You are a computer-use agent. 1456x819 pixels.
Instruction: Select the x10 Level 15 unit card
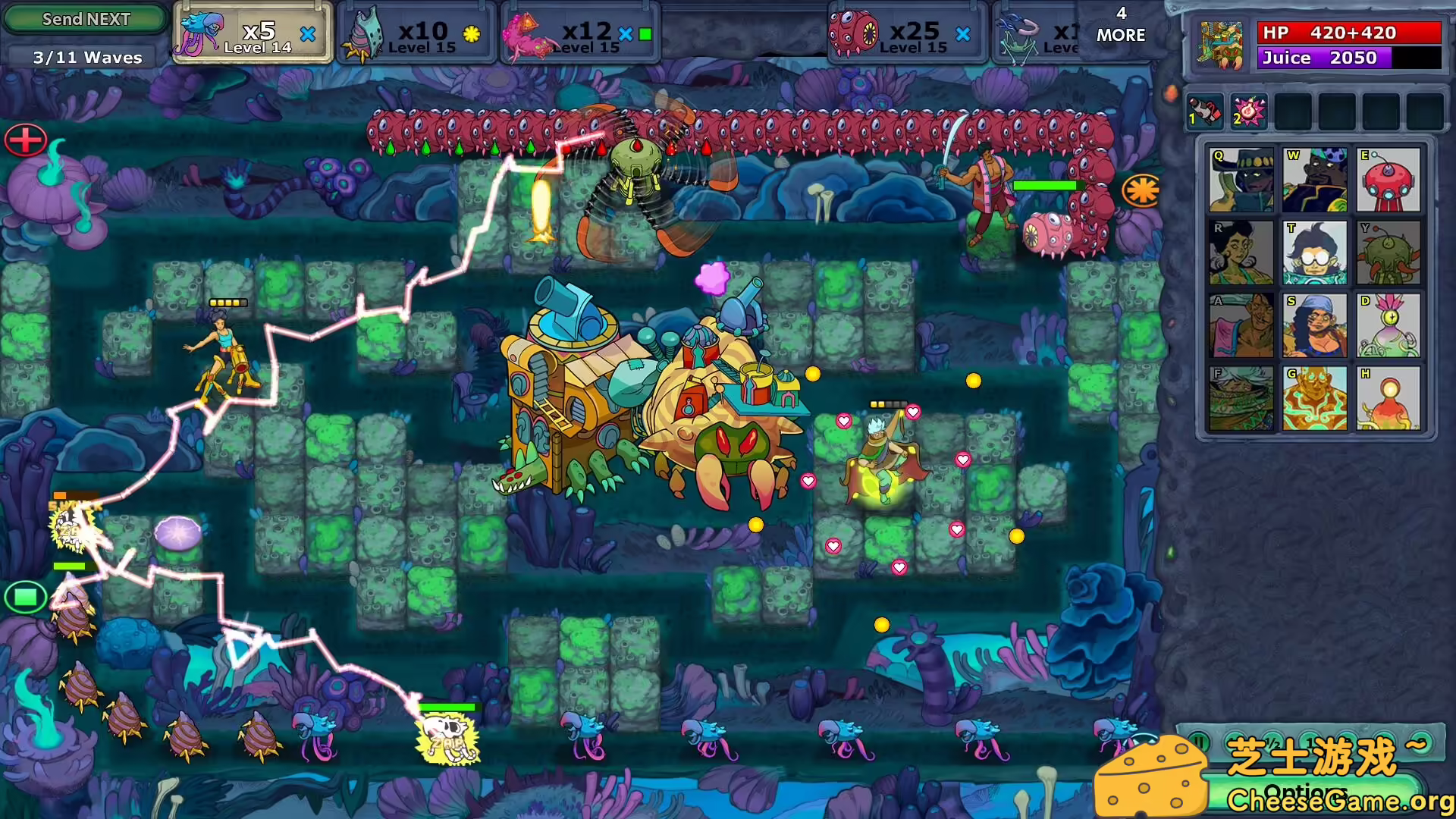coord(421,32)
